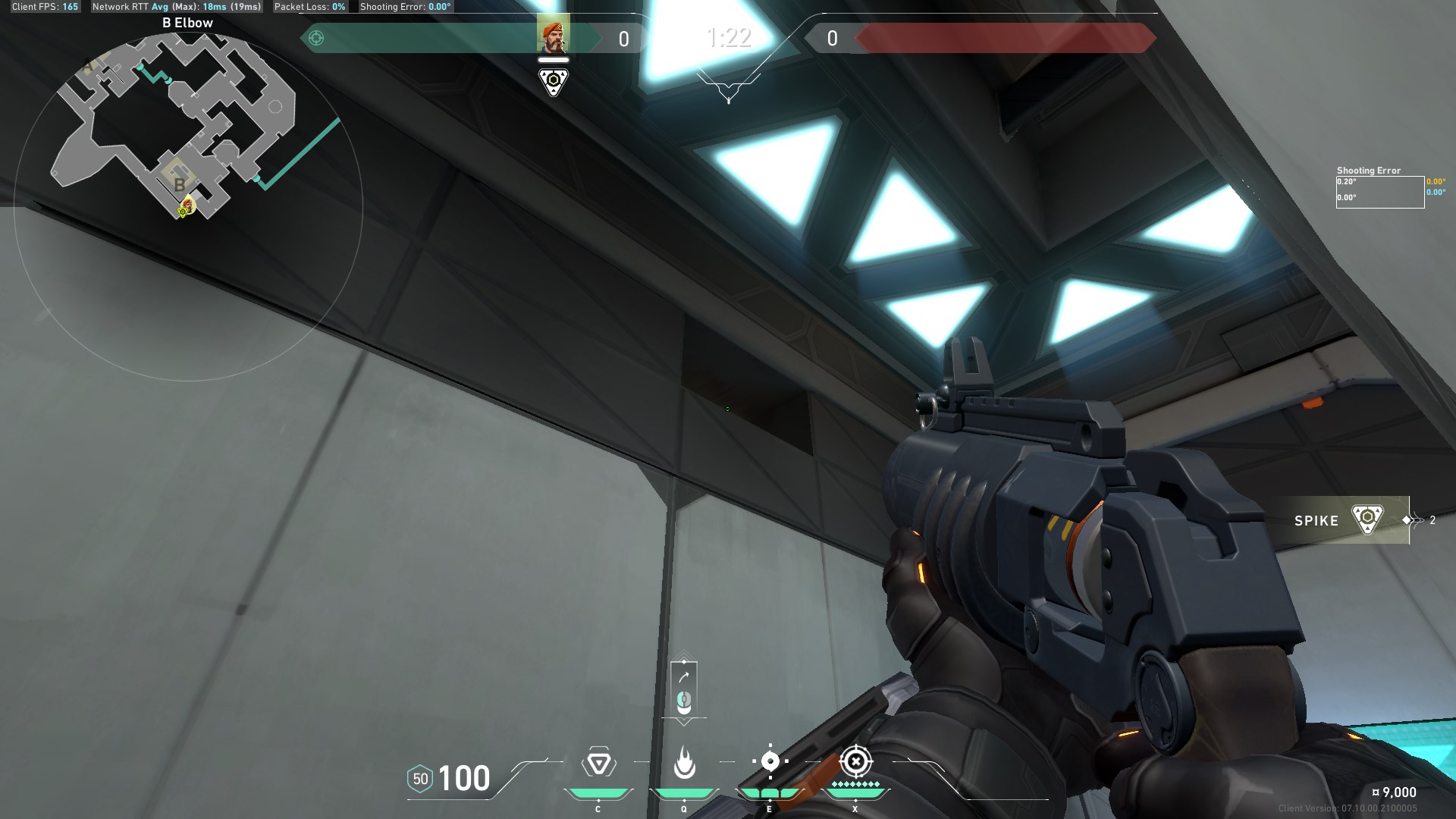This screenshot has width=1456, height=819.
Task: Choose the Sky Smoke ability icon
Action: tap(770, 761)
